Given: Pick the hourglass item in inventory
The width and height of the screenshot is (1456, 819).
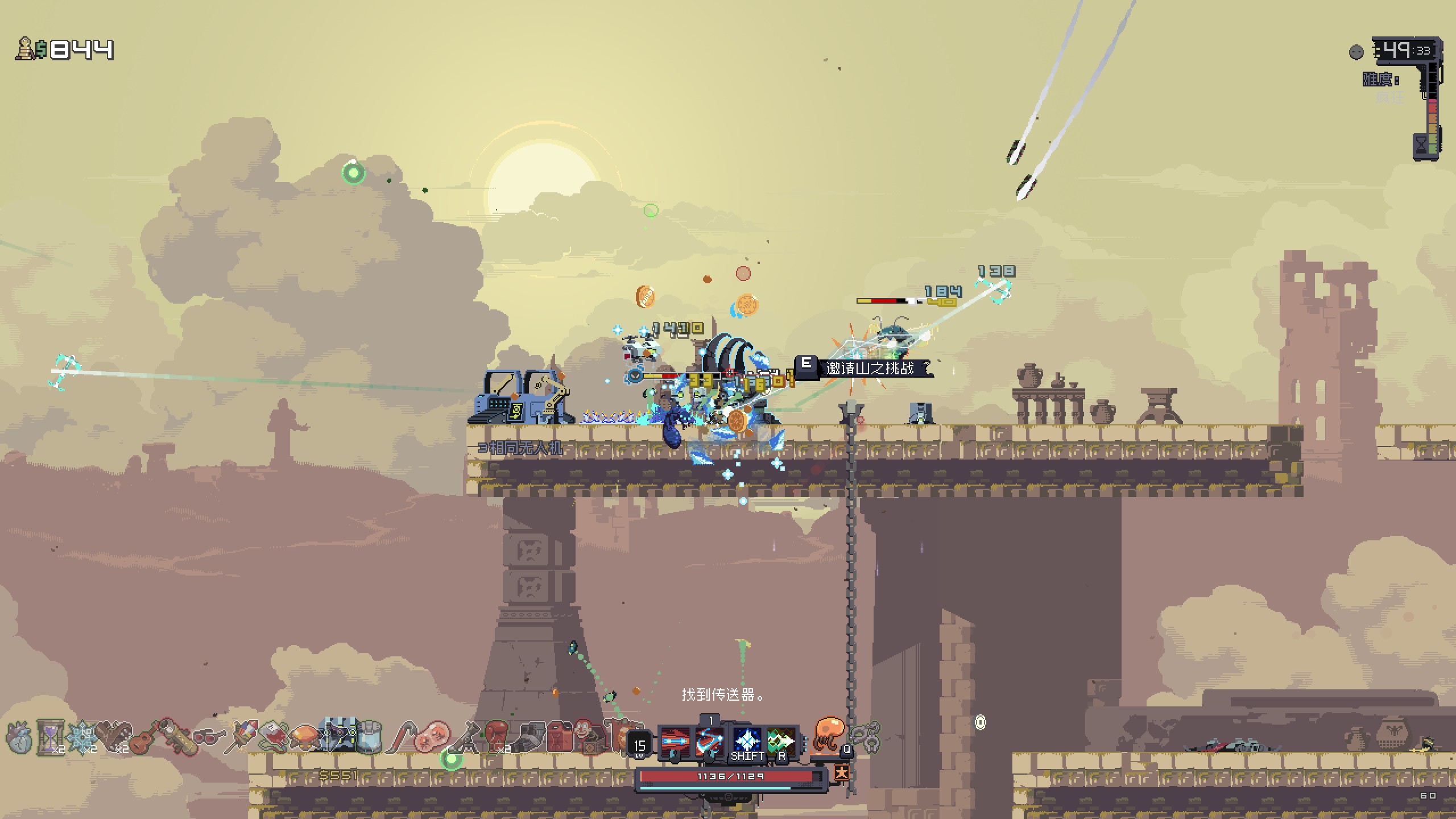Looking at the screenshot, I should tap(50, 737).
